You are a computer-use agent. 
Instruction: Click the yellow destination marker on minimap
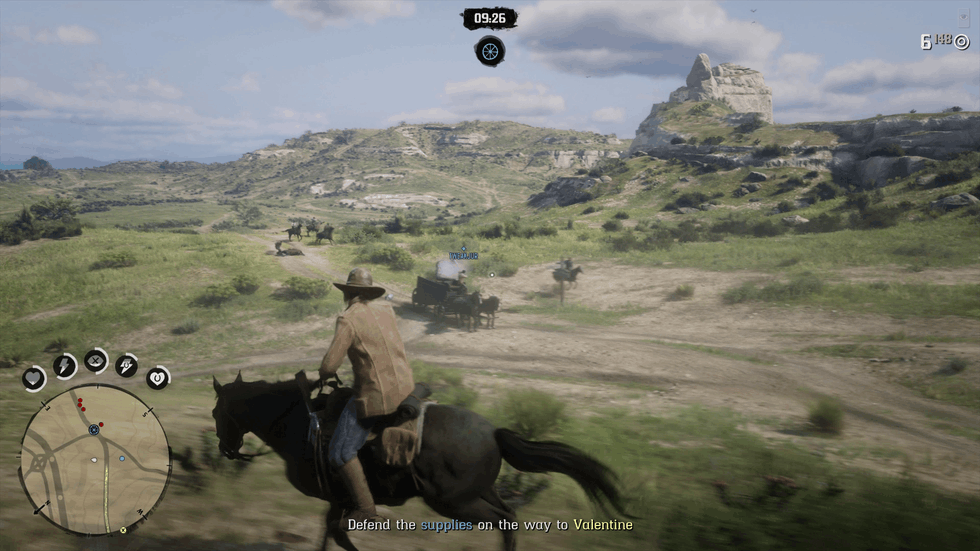pos(123,530)
